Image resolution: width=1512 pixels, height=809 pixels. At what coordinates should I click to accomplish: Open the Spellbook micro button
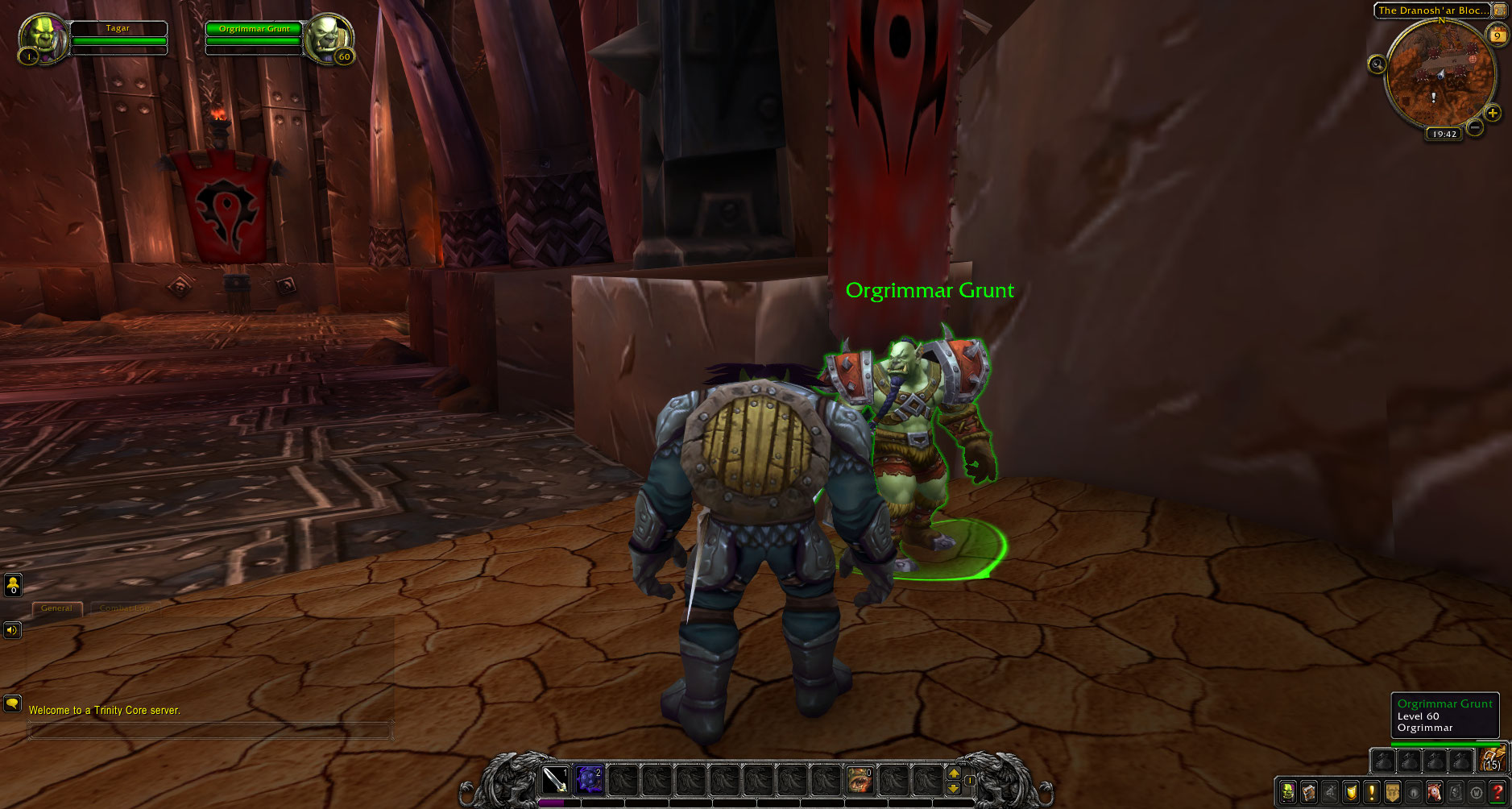(x=1308, y=792)
